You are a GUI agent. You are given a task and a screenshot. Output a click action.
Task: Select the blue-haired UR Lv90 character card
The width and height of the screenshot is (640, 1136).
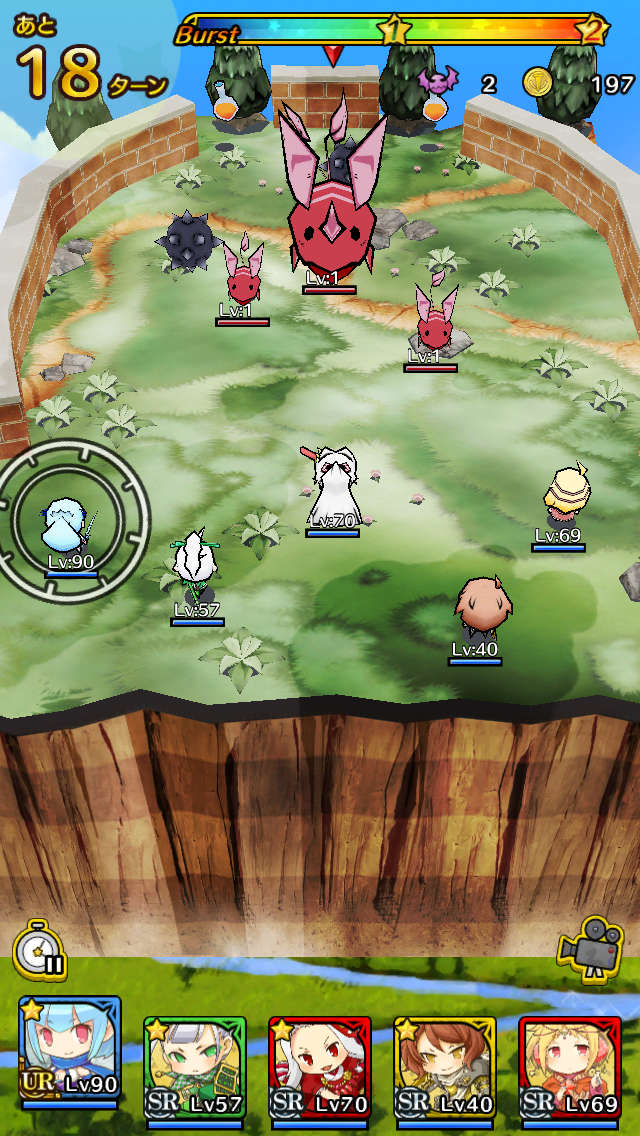coord(69,1052)
